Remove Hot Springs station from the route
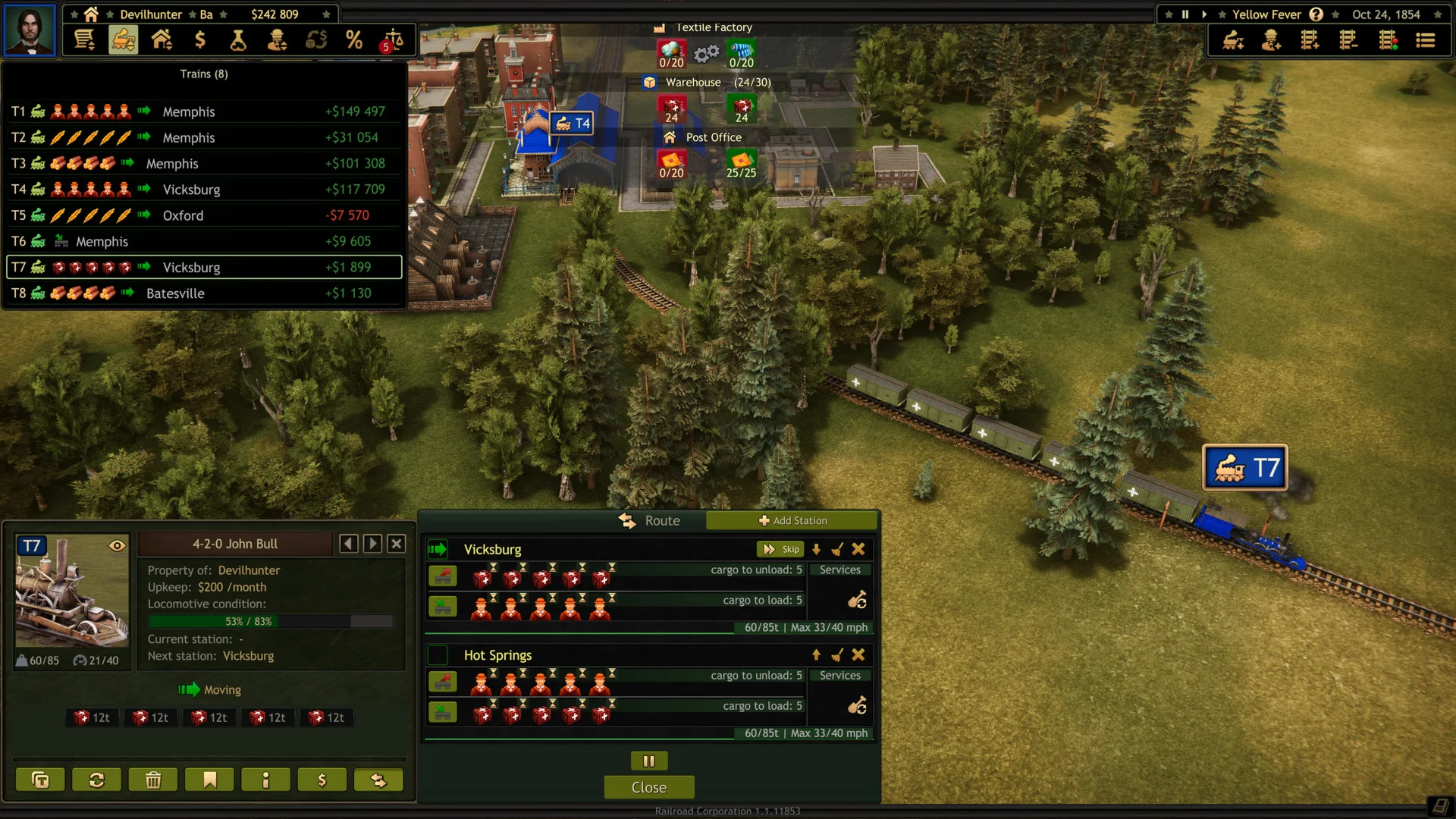Viewport: 1456px width, 819px height. coord(858,654)
